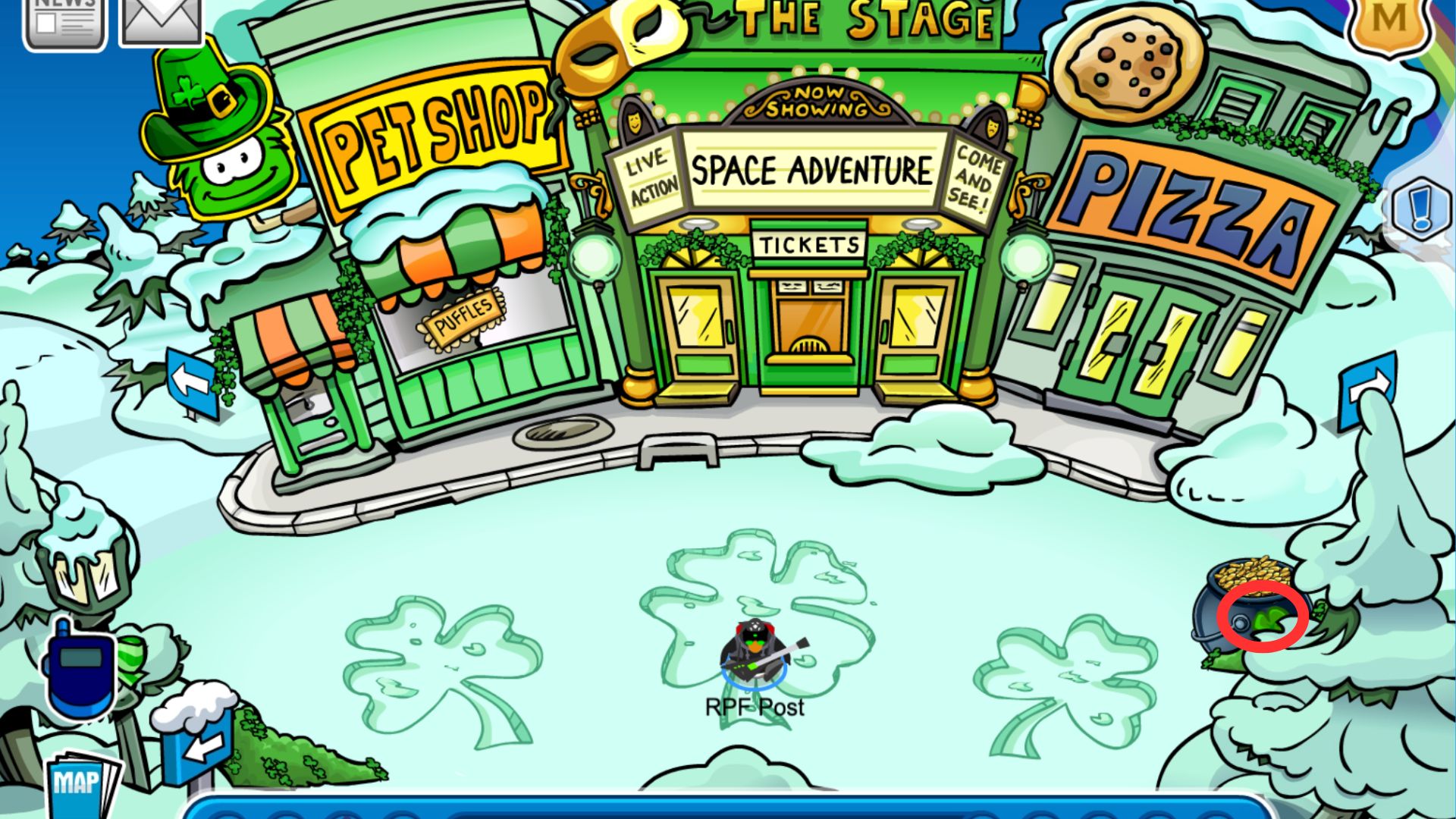Select the blue exclamation mark shield

(x=1420, y=209)
